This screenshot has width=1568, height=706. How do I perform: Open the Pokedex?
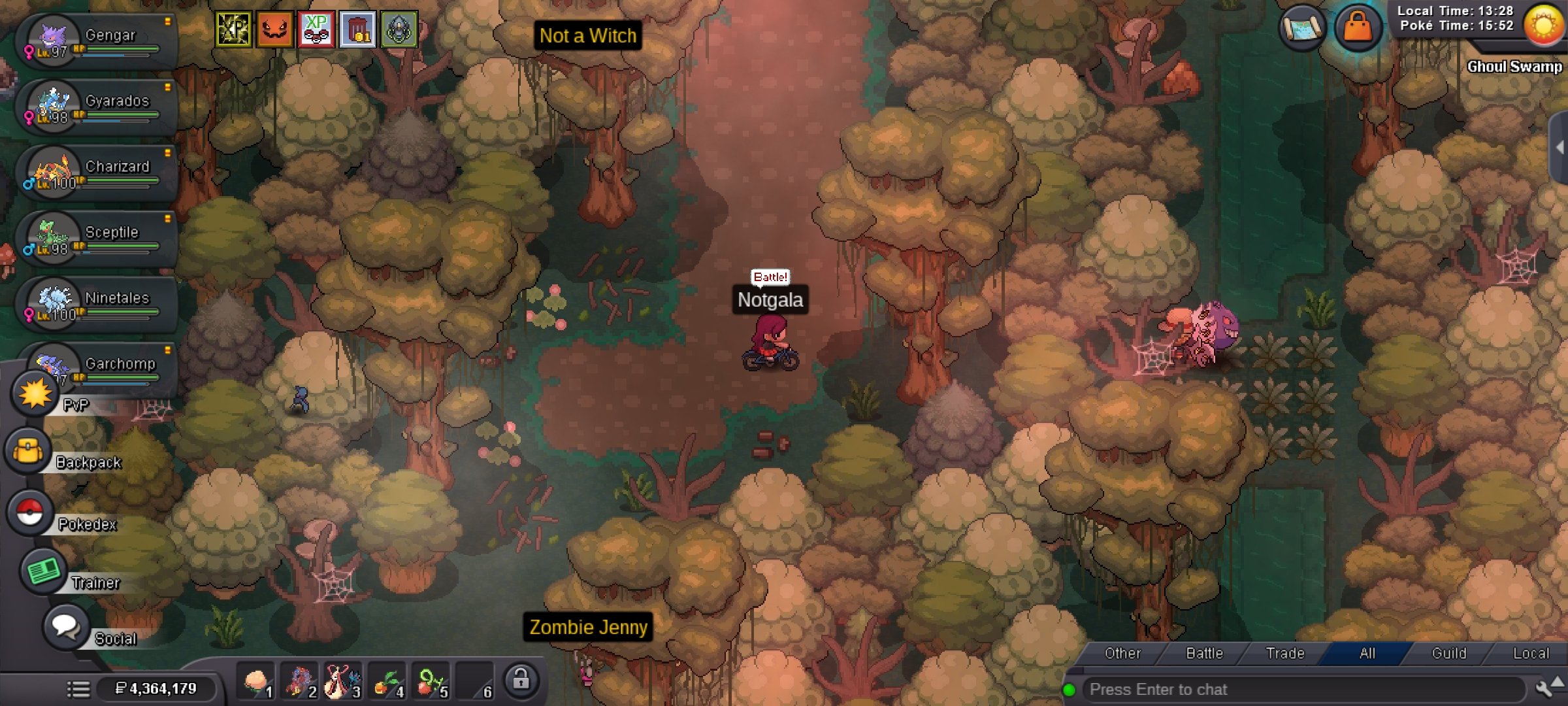30,513
